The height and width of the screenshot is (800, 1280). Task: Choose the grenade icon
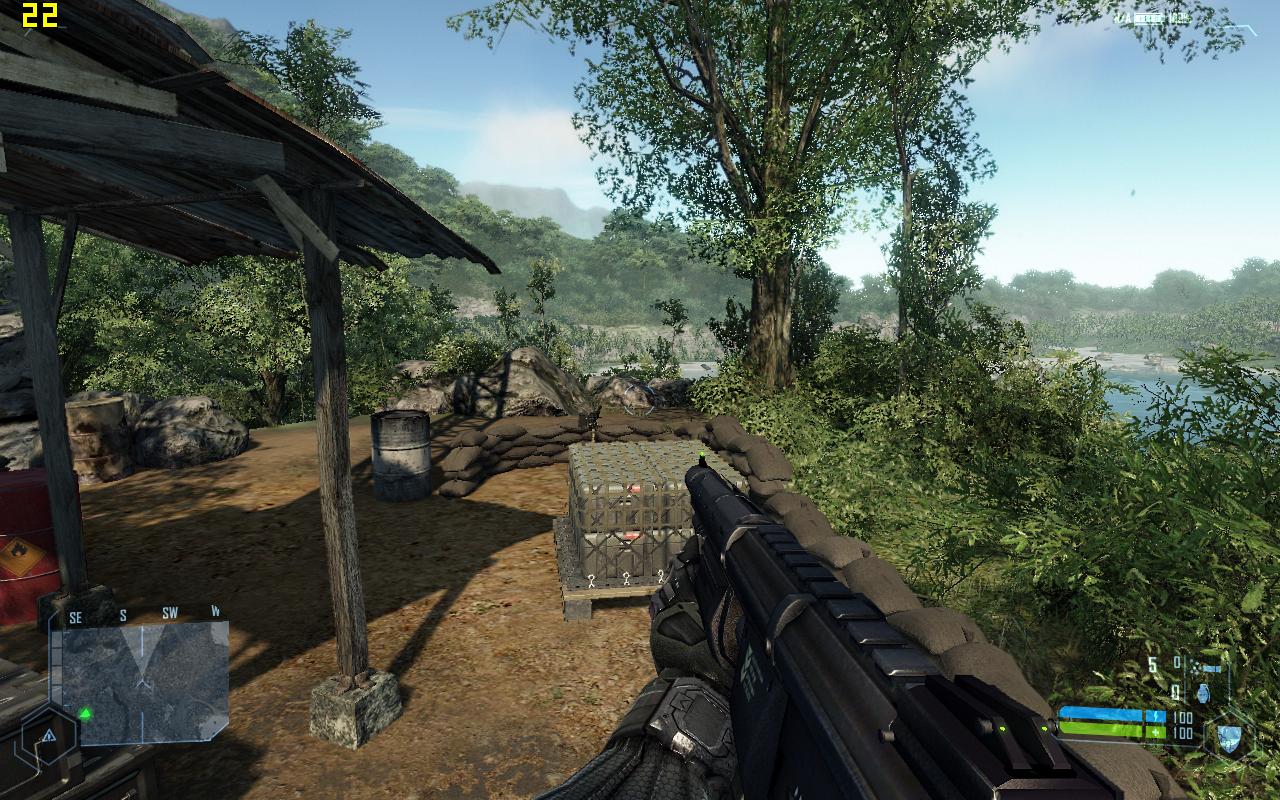(1200, 691)
